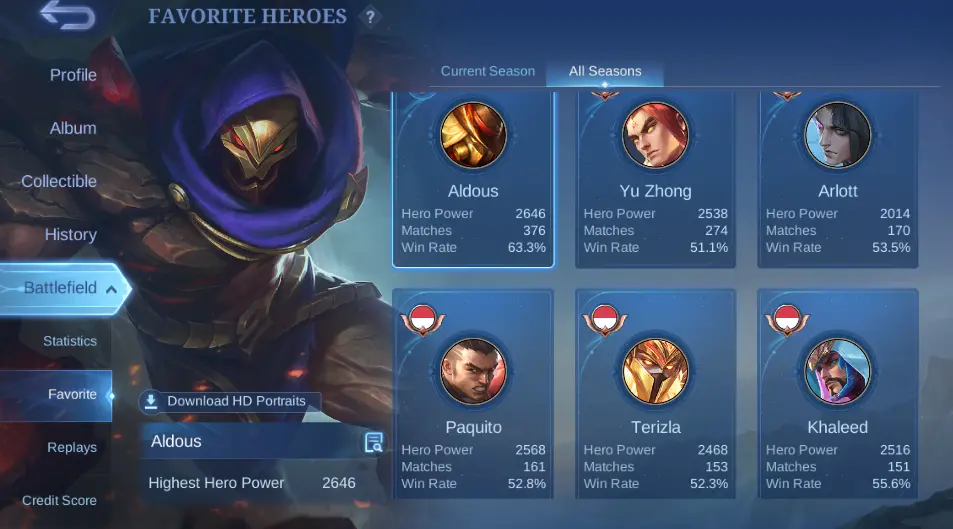Open Aldous hero details search icon

click(x=374, y=442)
